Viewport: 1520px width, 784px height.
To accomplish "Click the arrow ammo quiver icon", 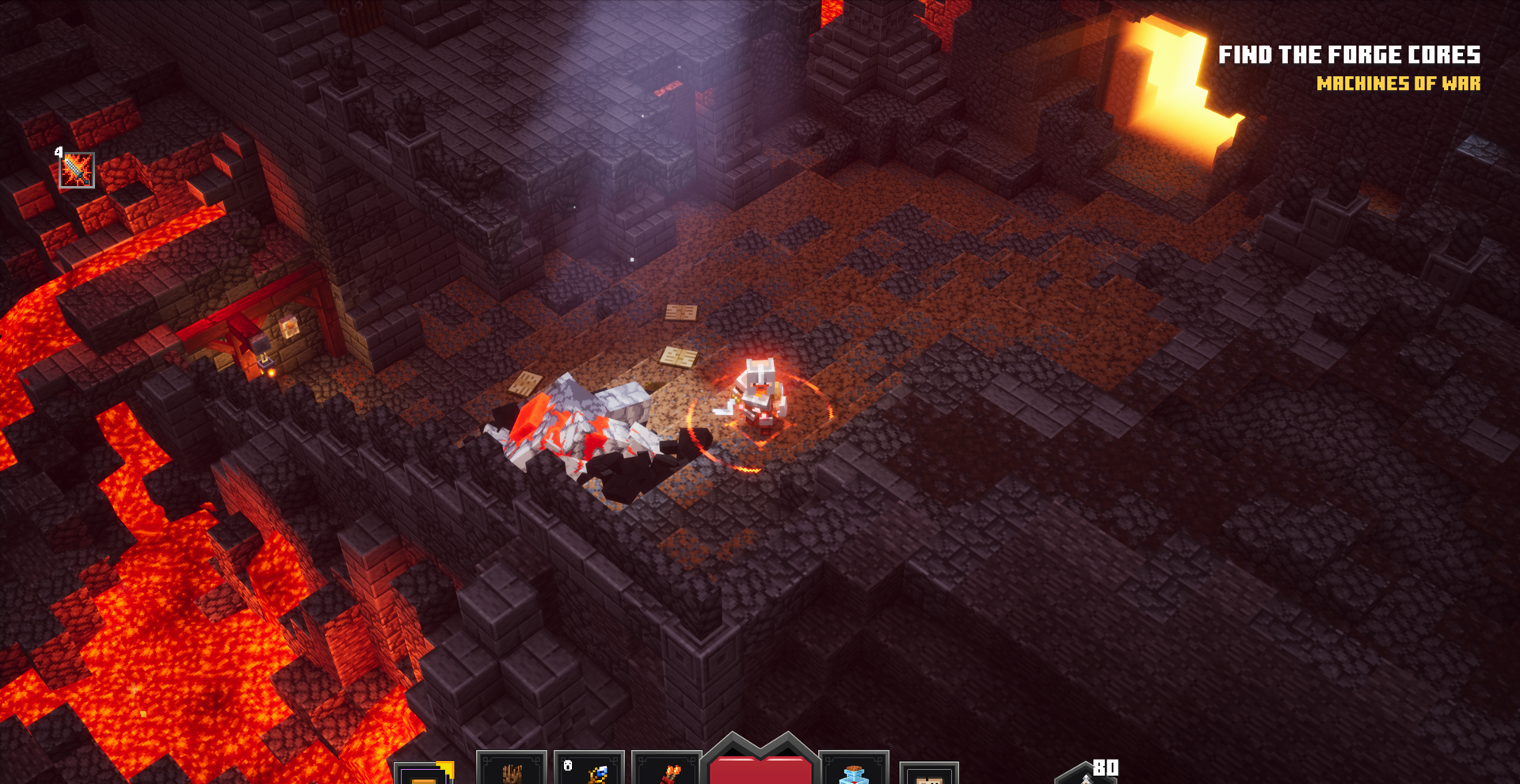I will (x=1087, y=774).
